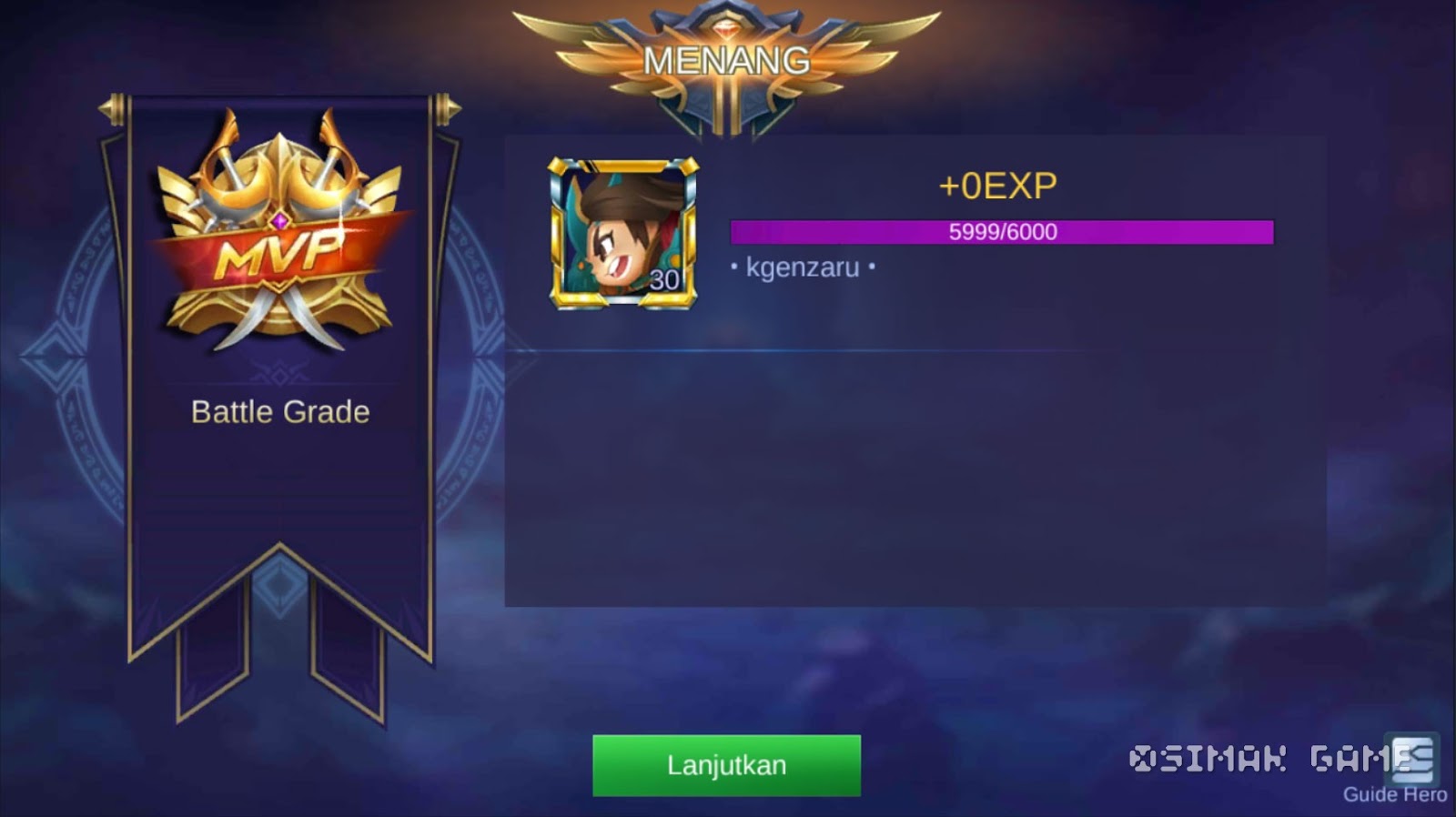Select the Battle Grade text label
Screen dimensions: 1456x817
coord(279,411)
